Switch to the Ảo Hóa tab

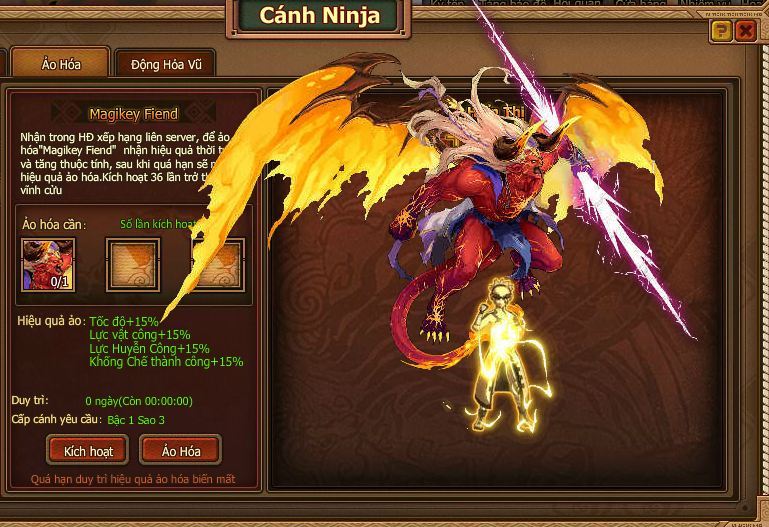click(60, 63)
